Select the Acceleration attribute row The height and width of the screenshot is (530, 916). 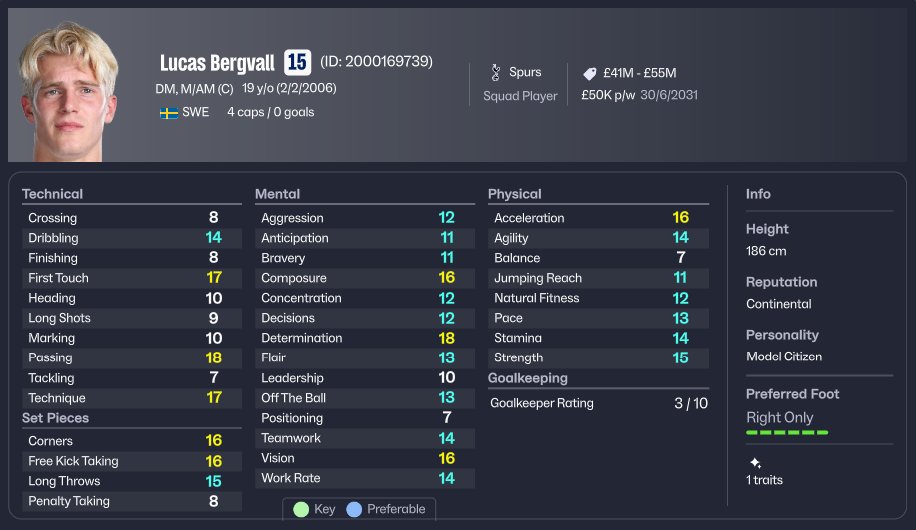(x=597, y=218)
